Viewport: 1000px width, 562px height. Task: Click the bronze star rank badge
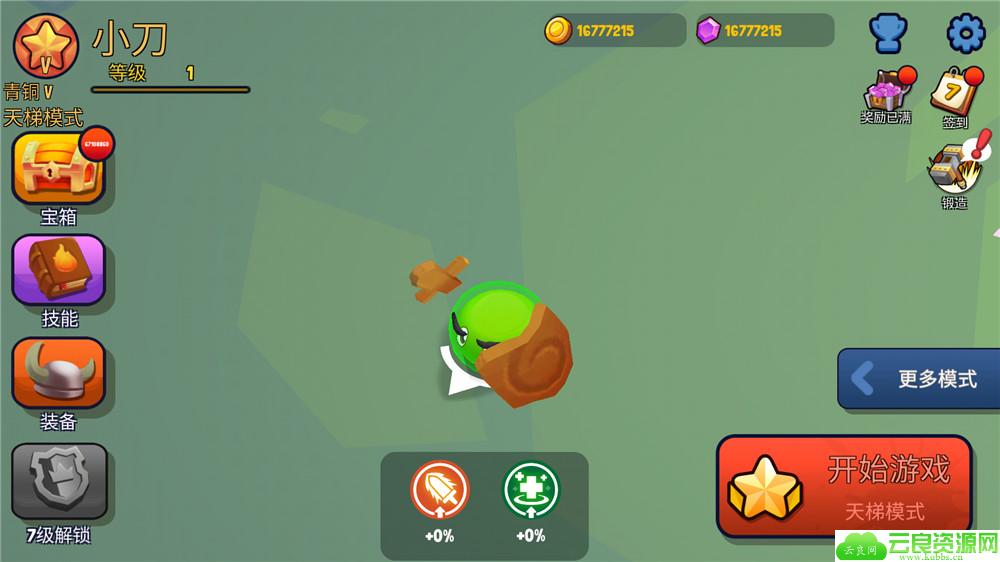coord(46,46)
